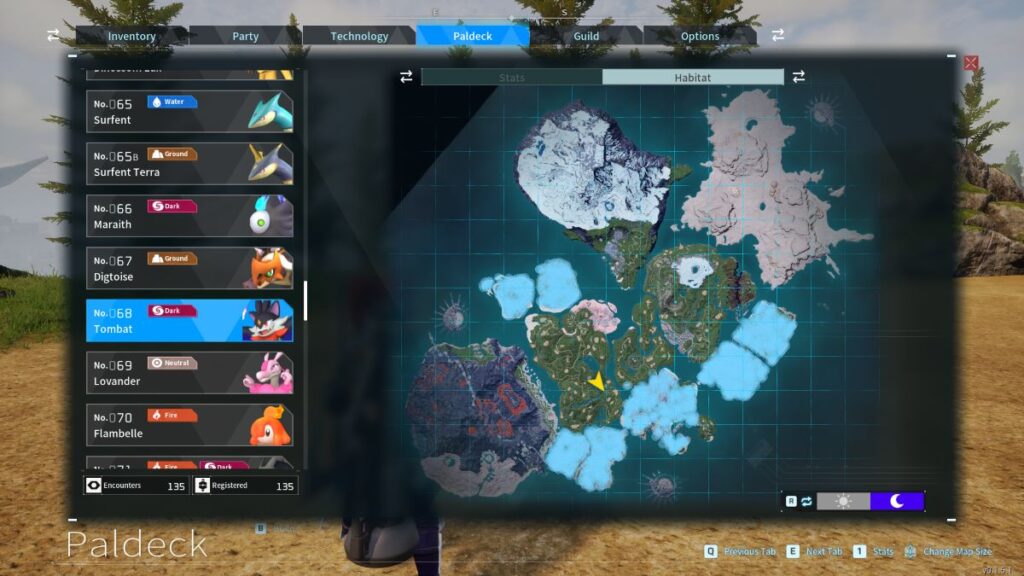This screenshot has height=576, width=1024.
Task: Switch to the Stats sub-tab
Action: (511, 77)
